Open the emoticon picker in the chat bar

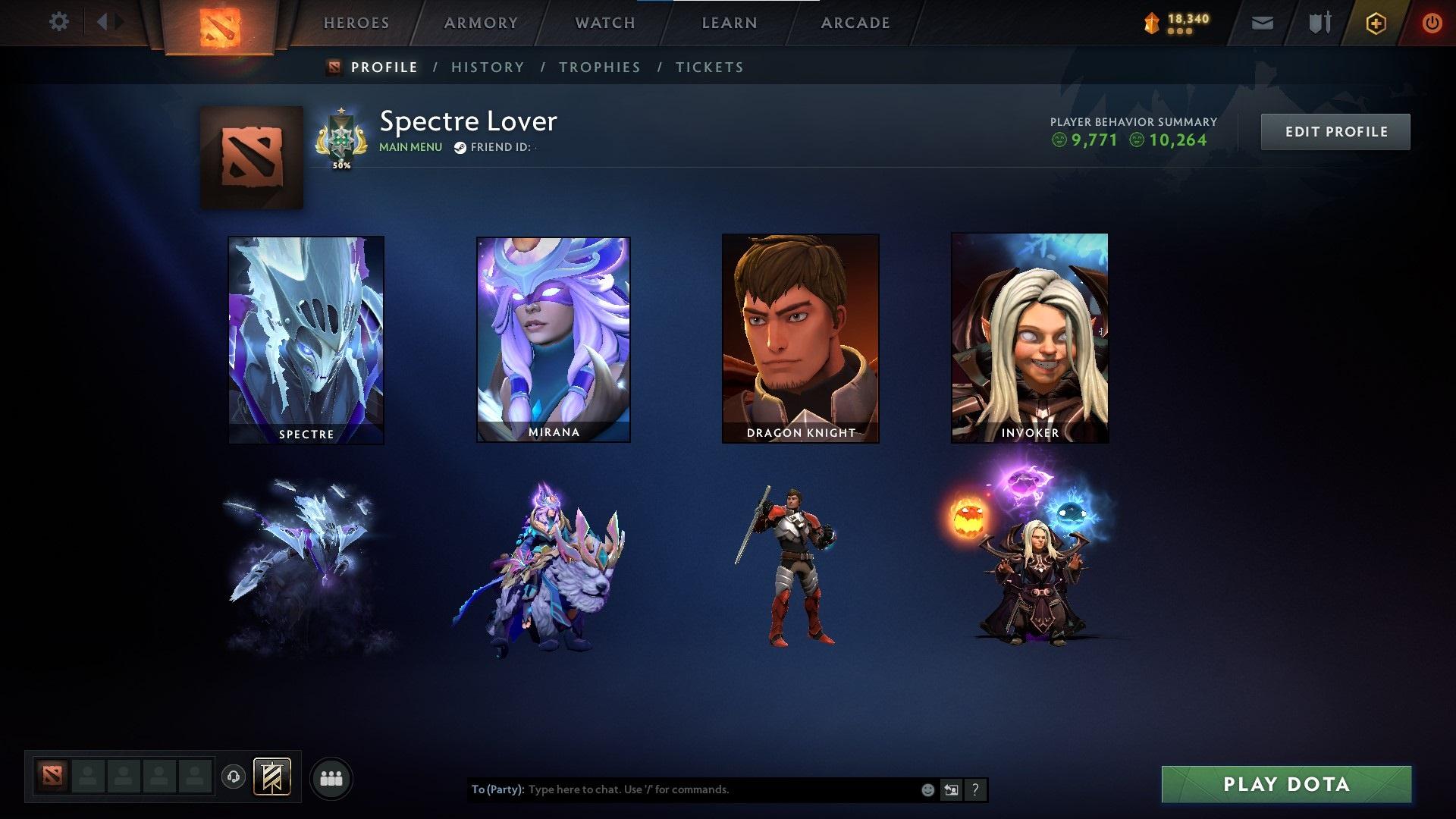(x=927, y=789)
